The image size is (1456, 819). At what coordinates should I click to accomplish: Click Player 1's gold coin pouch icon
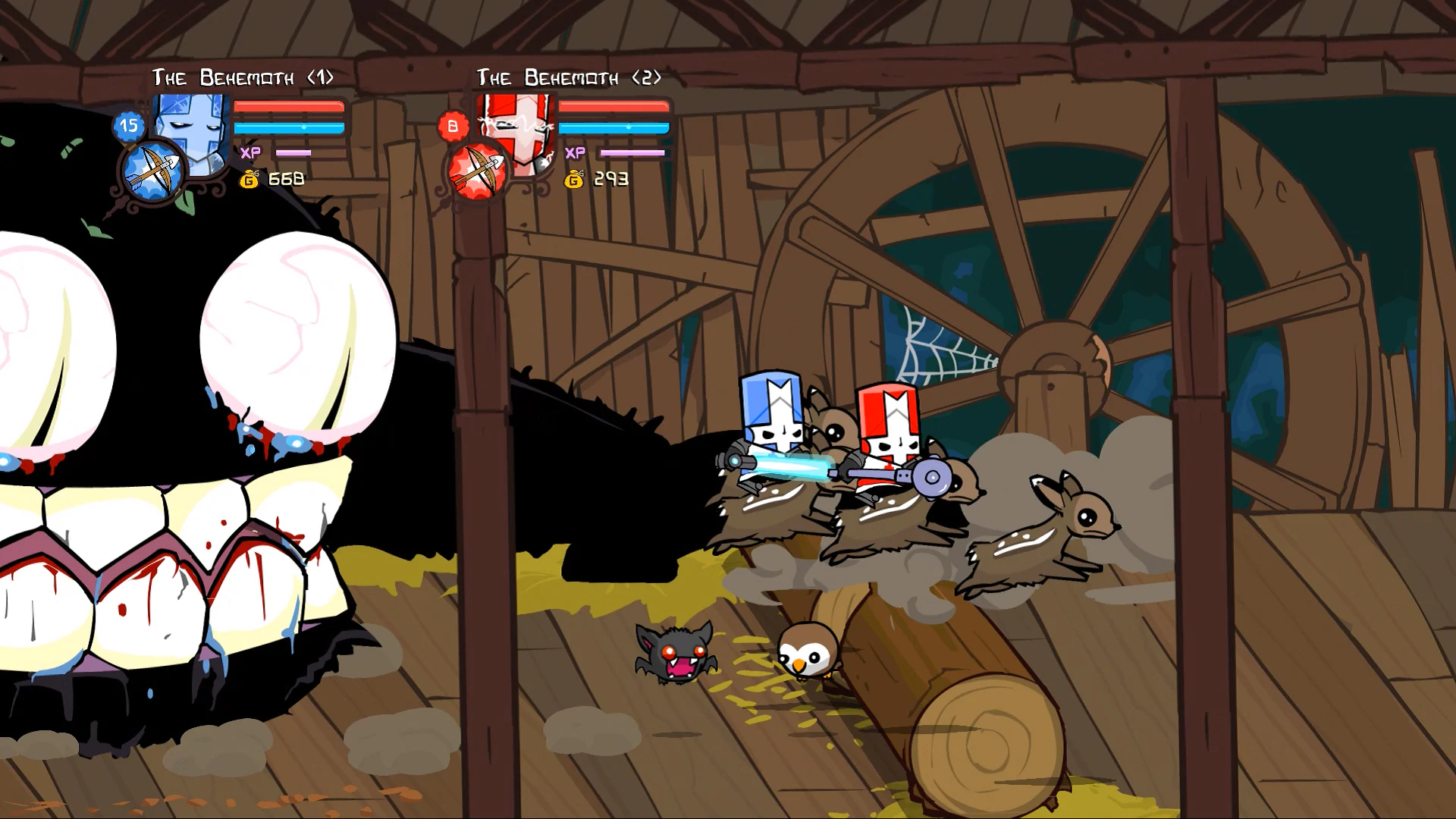click(251, 180)
